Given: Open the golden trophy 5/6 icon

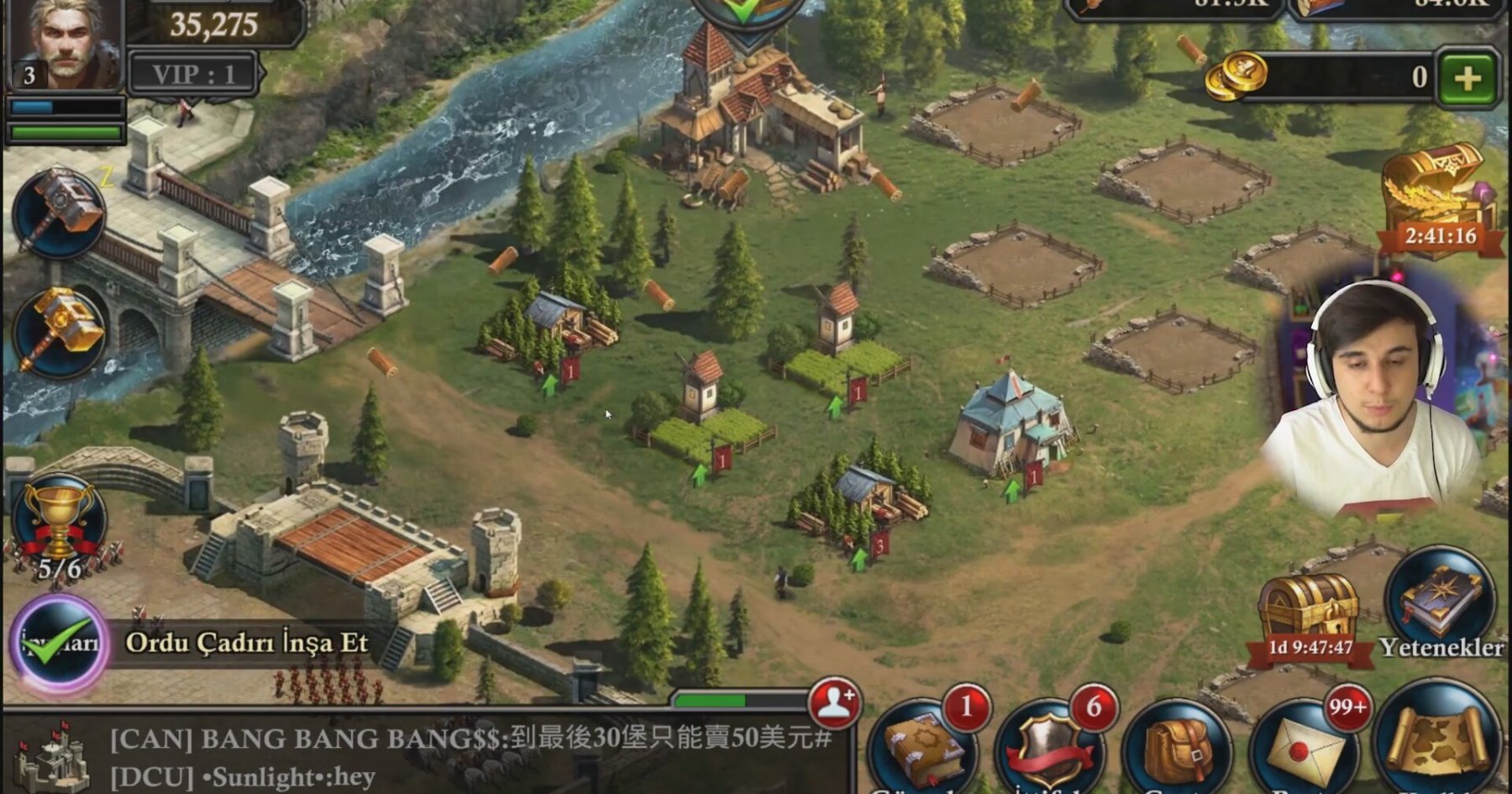Looking at the screenshot, I should click(x=59, y=525).
